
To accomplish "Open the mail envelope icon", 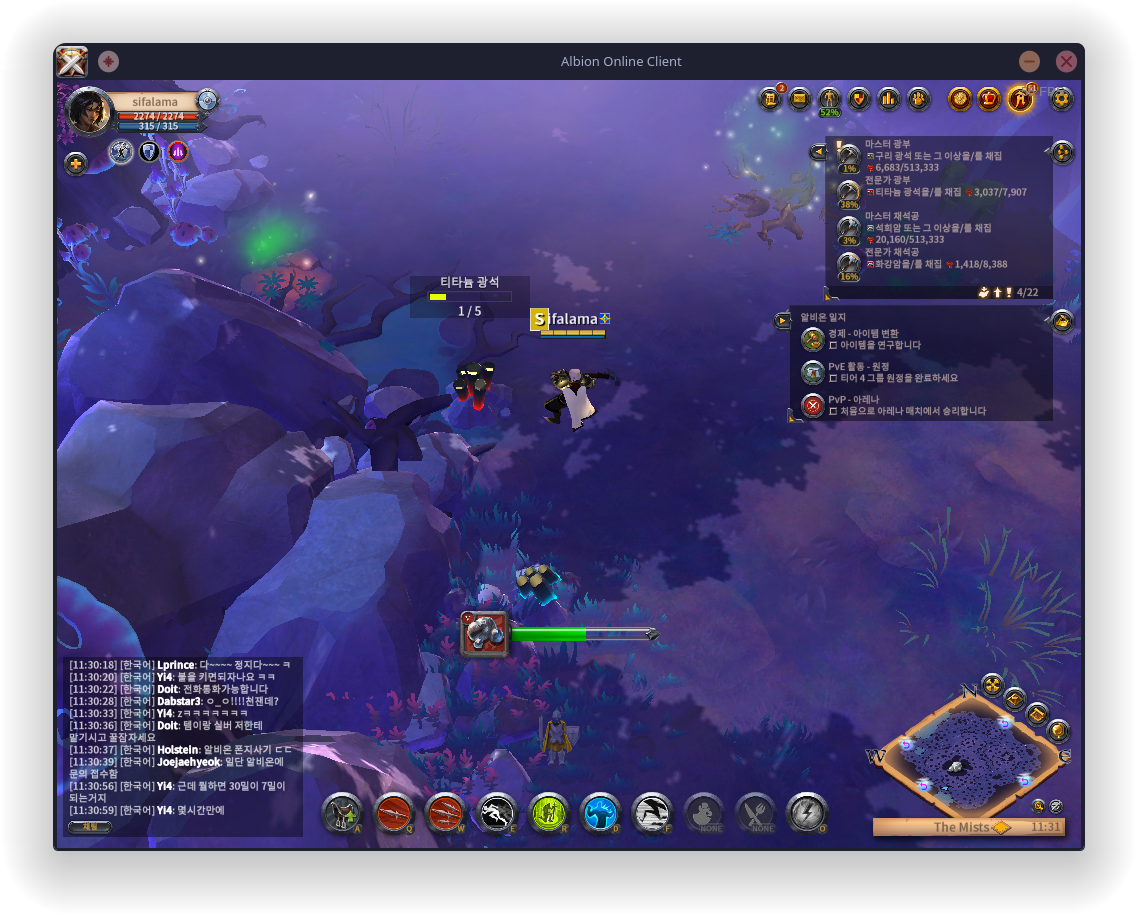I will pyautogui.click(x=799, y=98).
